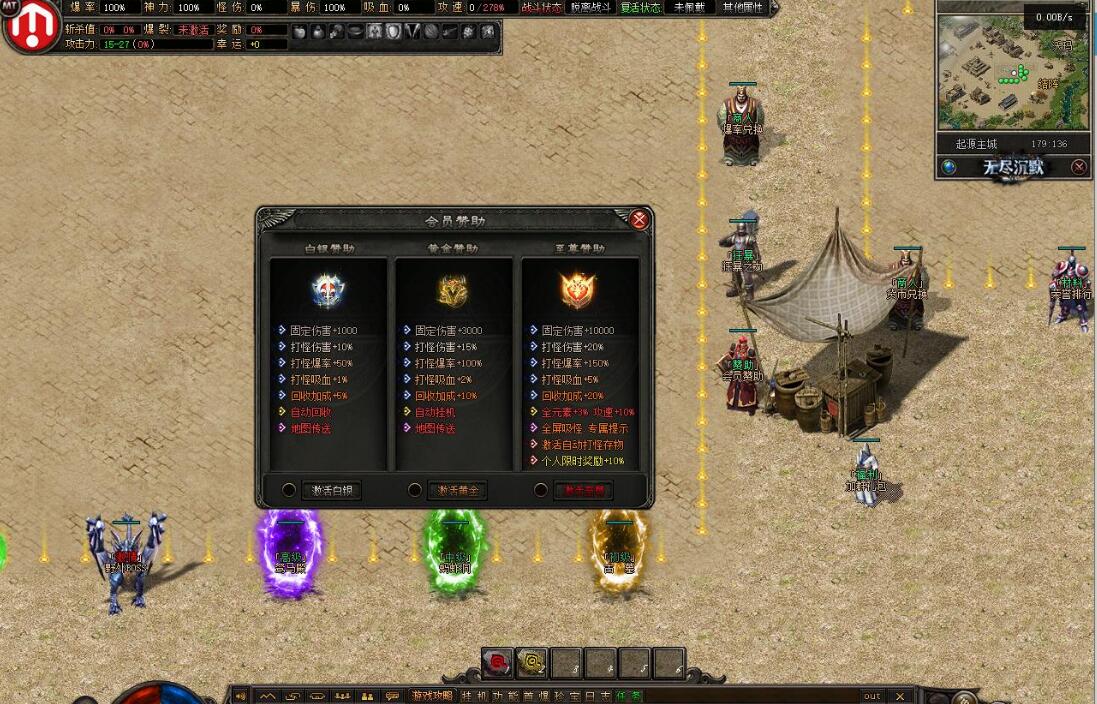
Task: Use the golden scroll in hotbar slot two
Action: 532,661
